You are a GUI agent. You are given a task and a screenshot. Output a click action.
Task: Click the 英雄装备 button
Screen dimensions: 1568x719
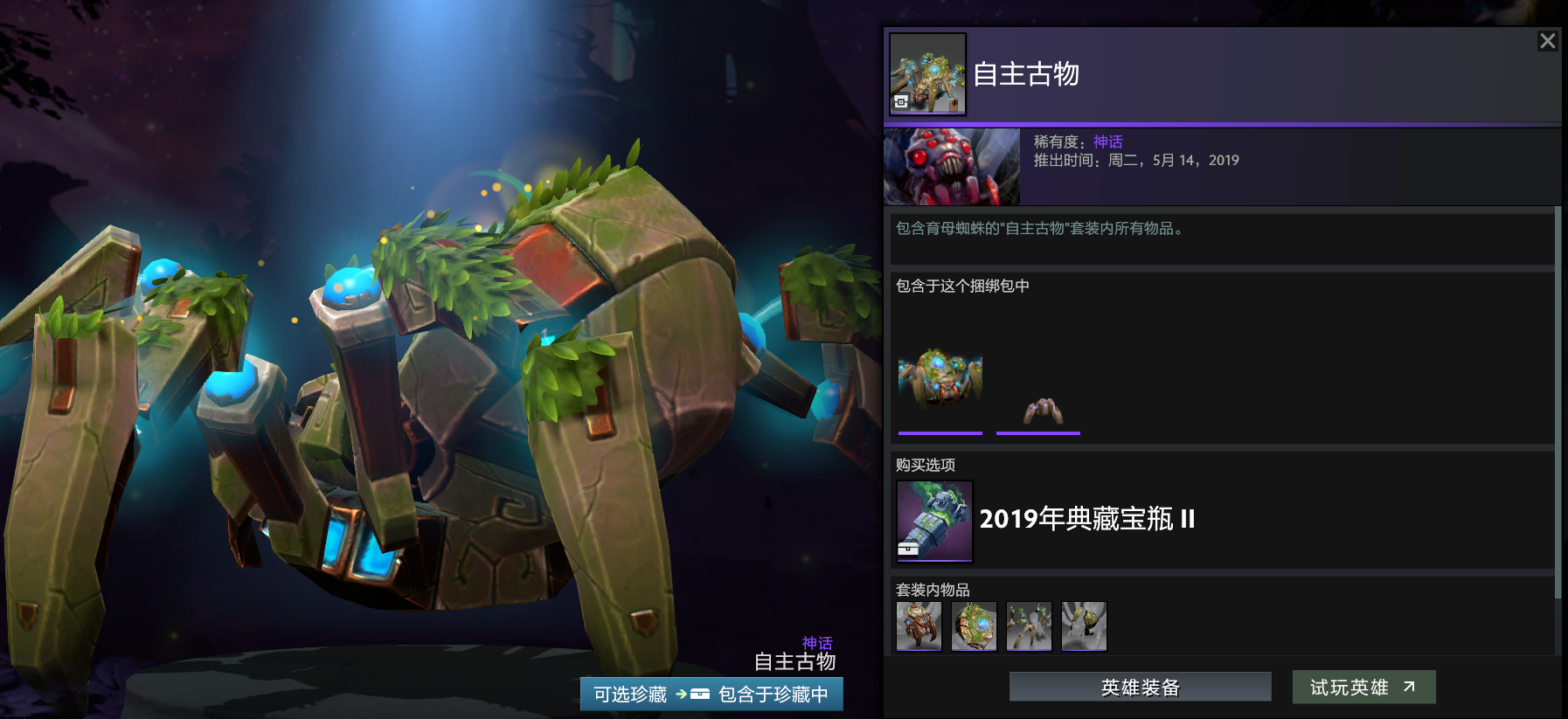click(x=1139, y=688)
